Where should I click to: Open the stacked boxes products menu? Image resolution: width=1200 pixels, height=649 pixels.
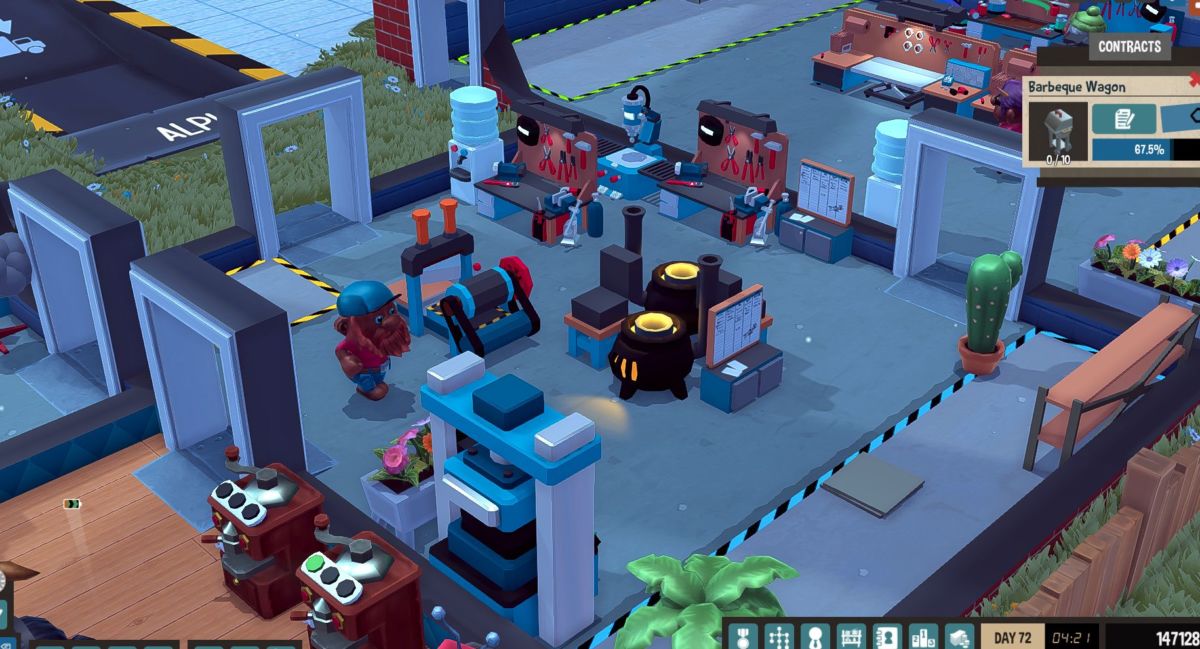click(959, 636)
